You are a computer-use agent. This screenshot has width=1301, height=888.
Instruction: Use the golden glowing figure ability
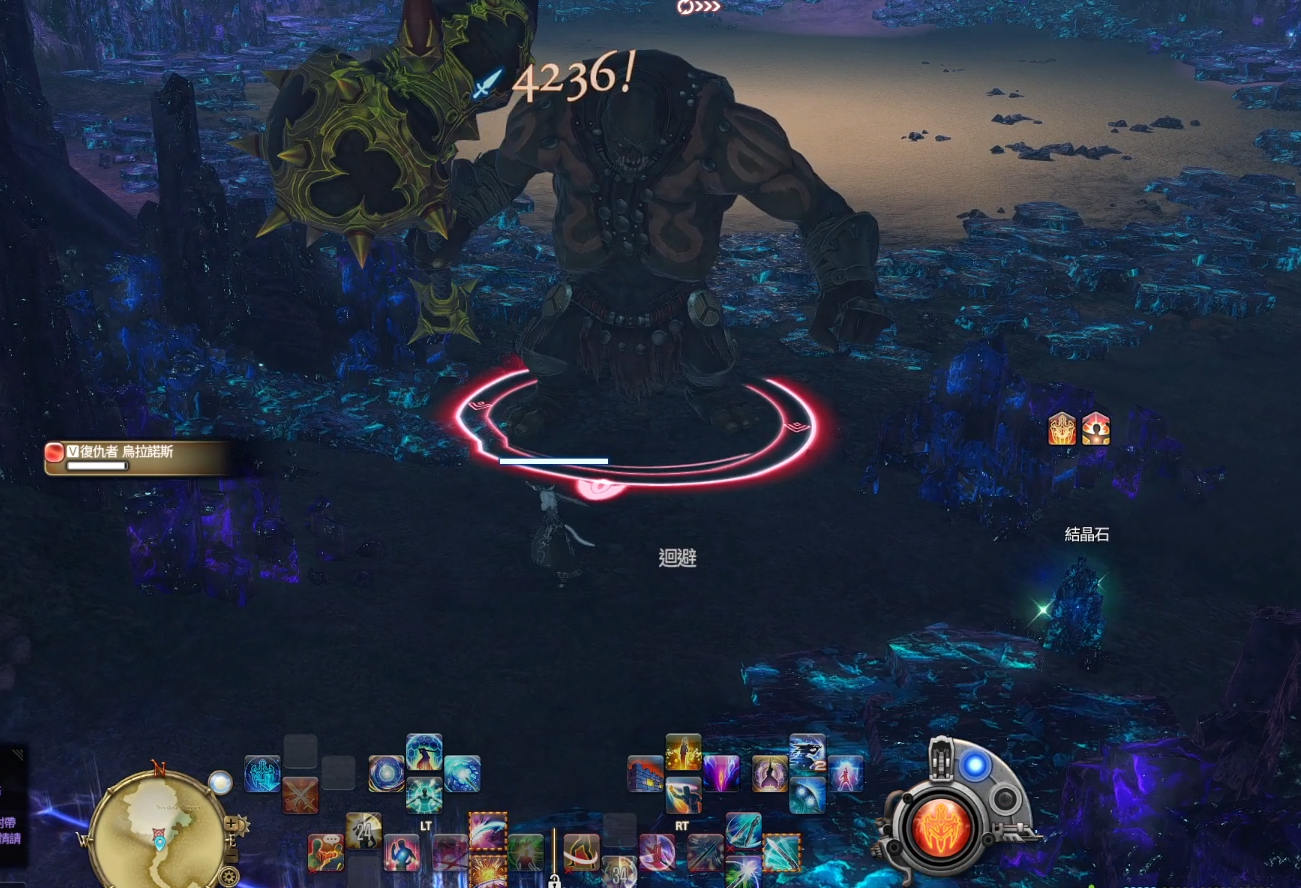coord(684,752)
